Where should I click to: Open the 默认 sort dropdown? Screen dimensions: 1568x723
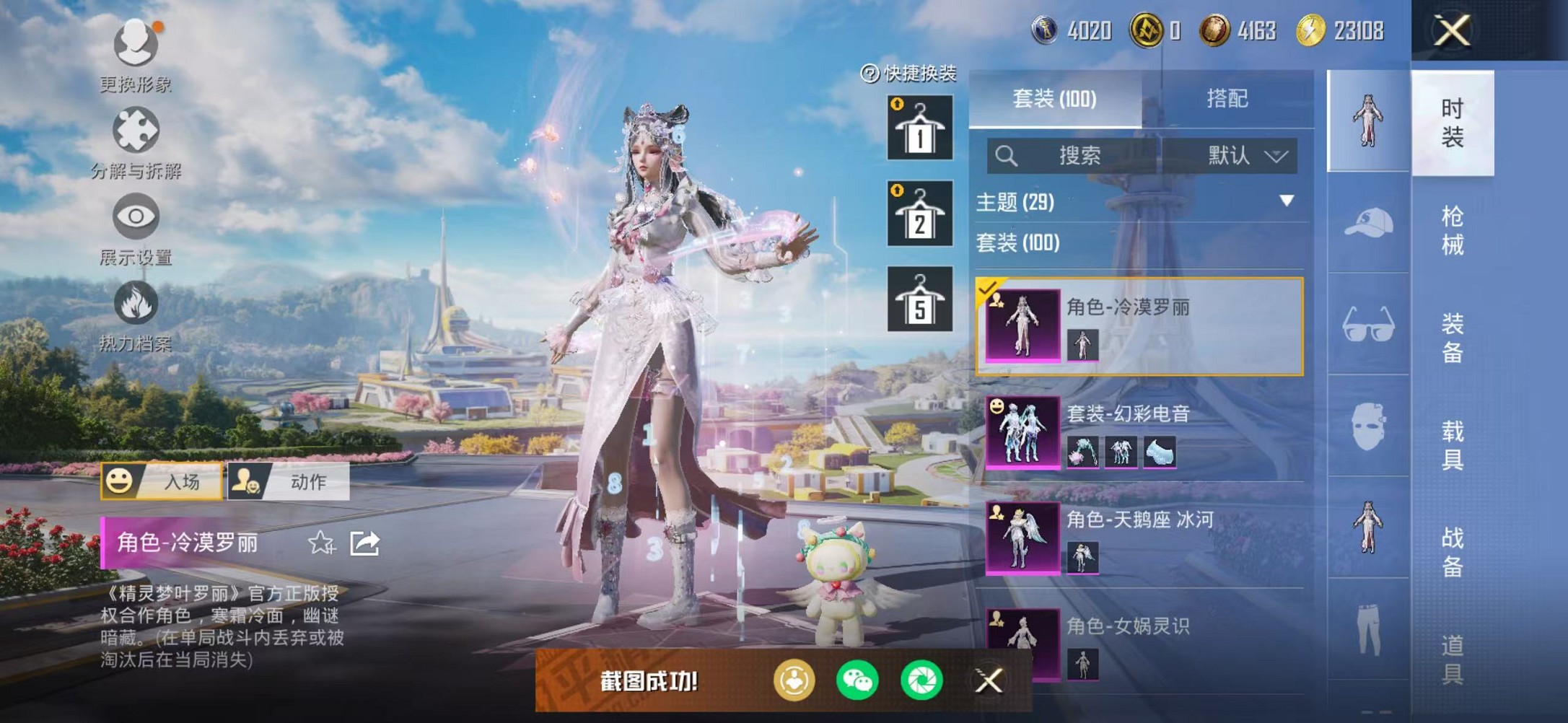click(1245, 156)
